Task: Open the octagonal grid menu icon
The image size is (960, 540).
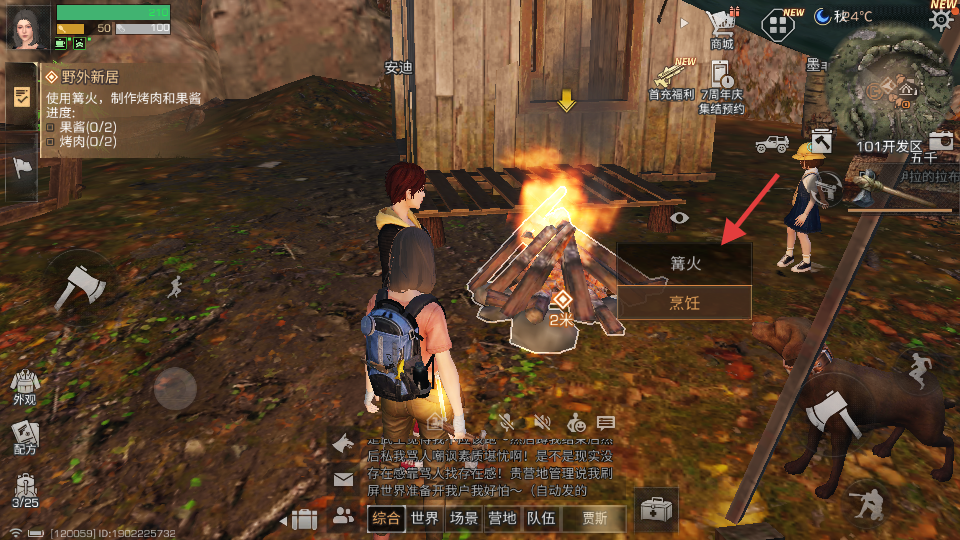Action: [x=777, y=24]
